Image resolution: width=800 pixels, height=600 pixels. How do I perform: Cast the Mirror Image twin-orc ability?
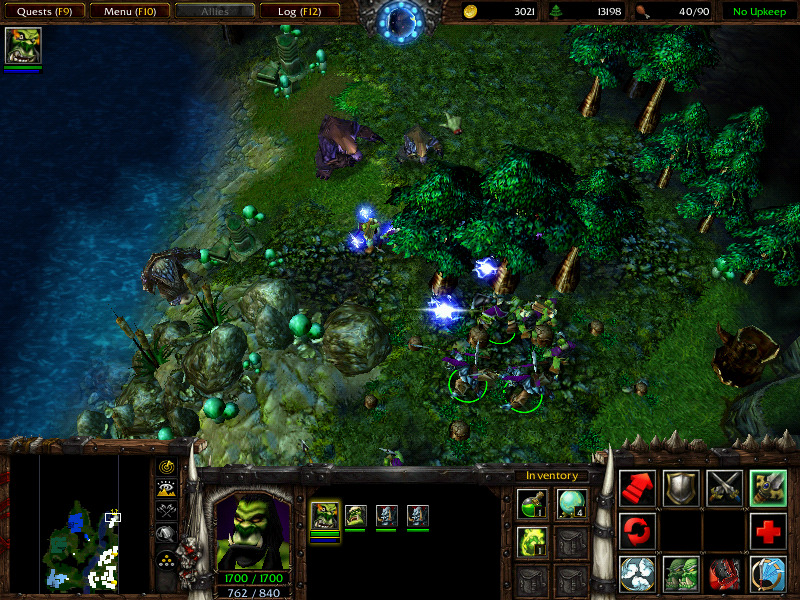(681, 574)
